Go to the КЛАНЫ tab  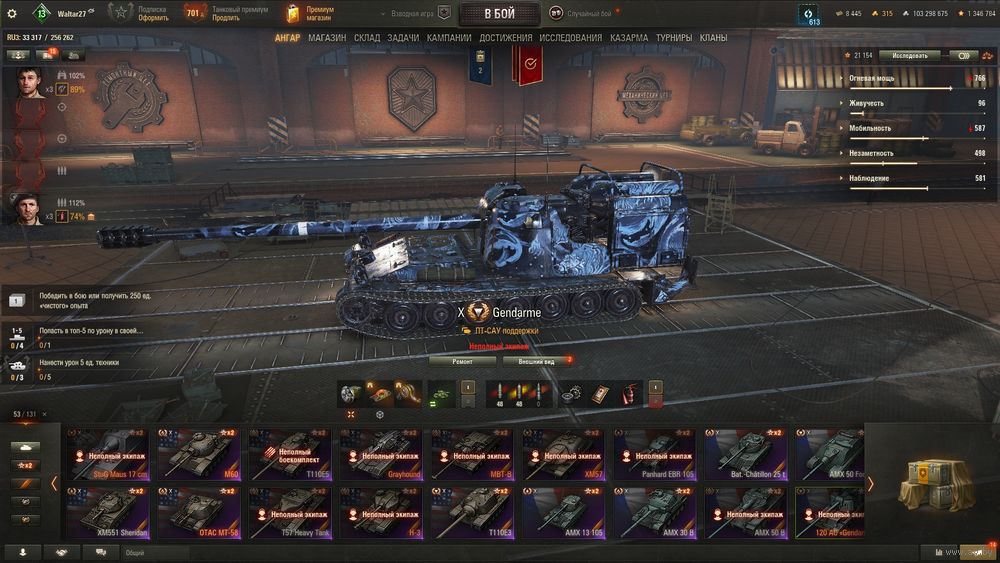[x=713, y=38]
